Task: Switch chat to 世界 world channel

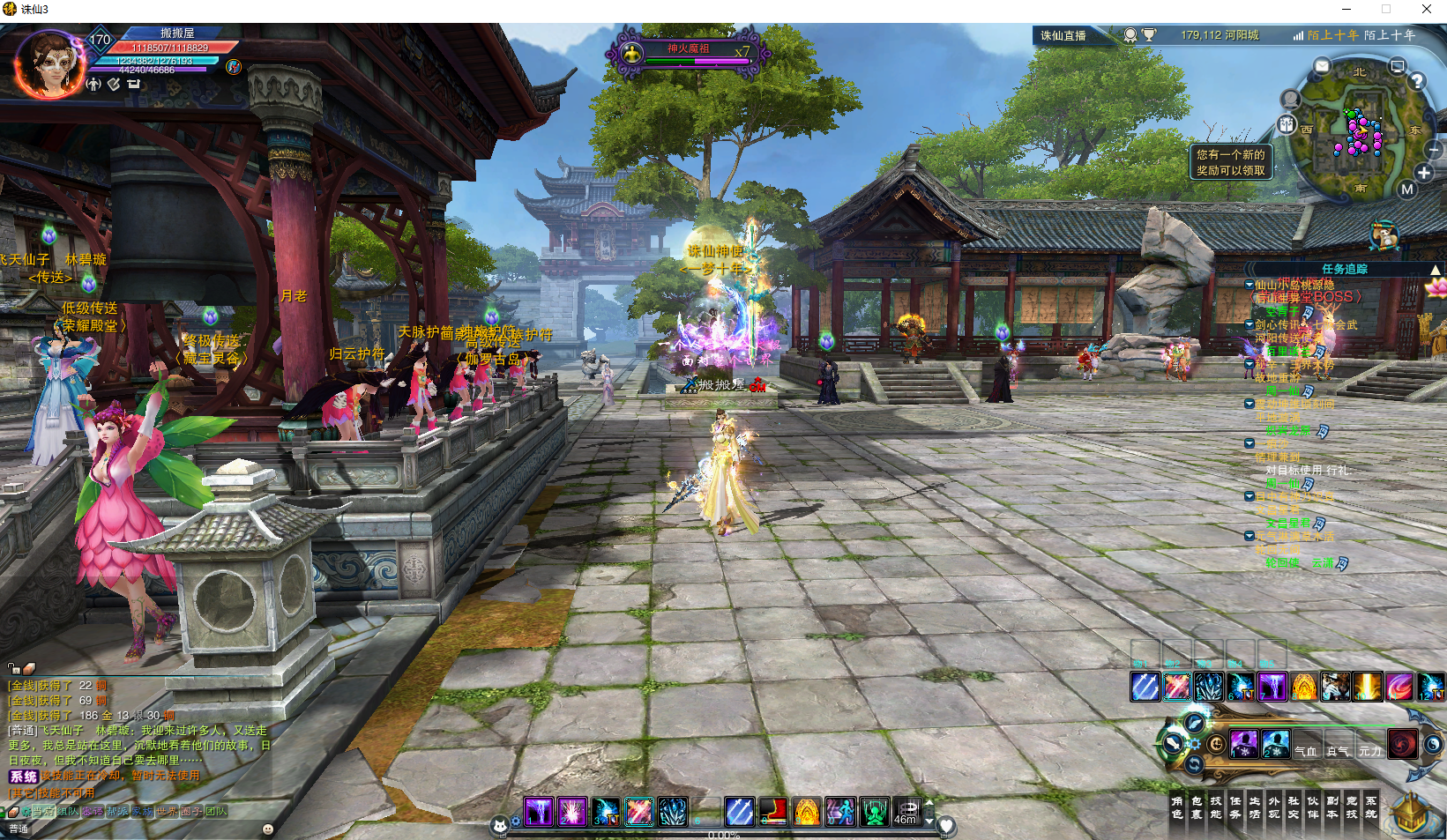Action: pos(166,812)
